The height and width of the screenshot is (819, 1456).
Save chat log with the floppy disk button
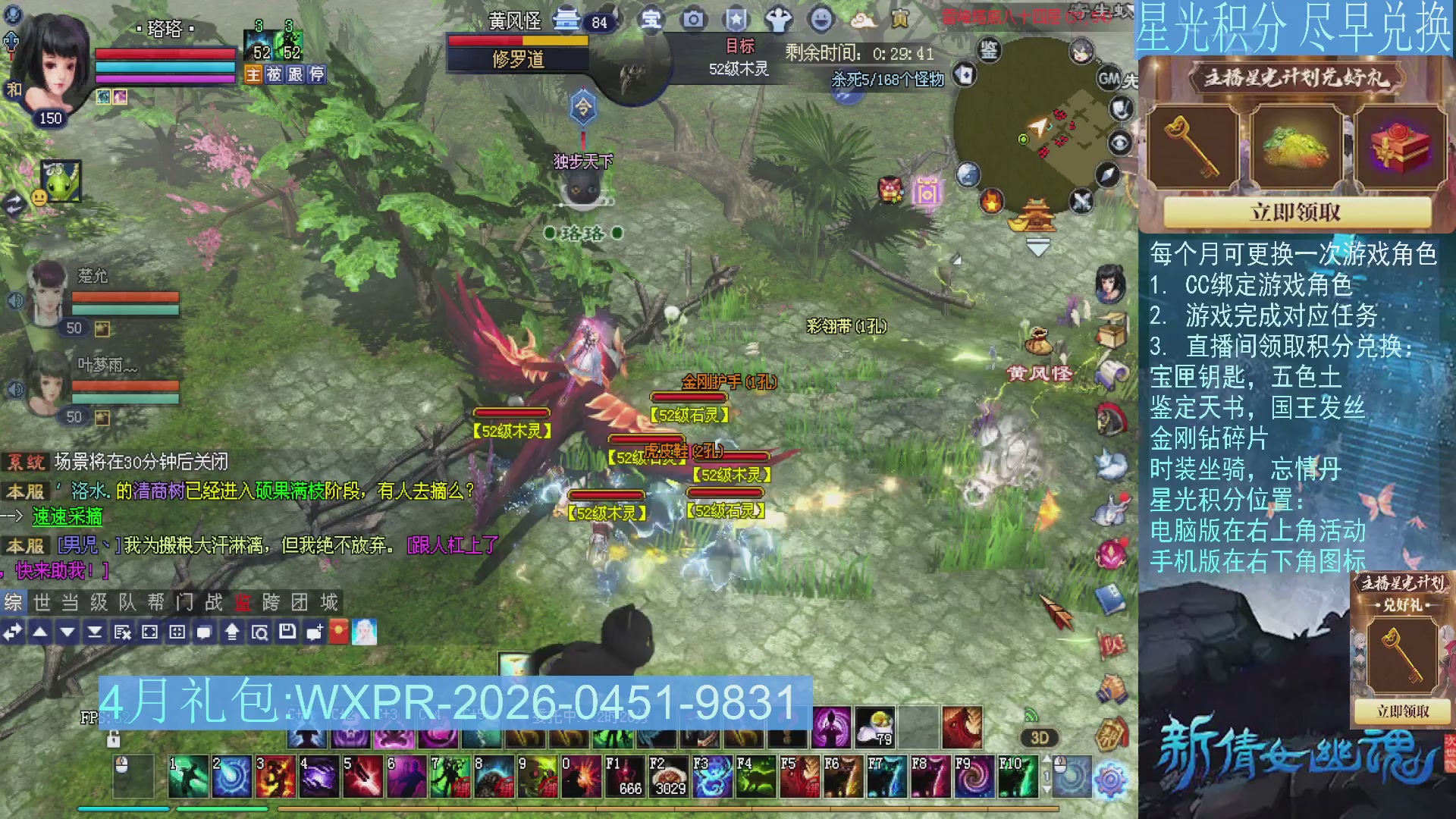[x=287, y=632]
